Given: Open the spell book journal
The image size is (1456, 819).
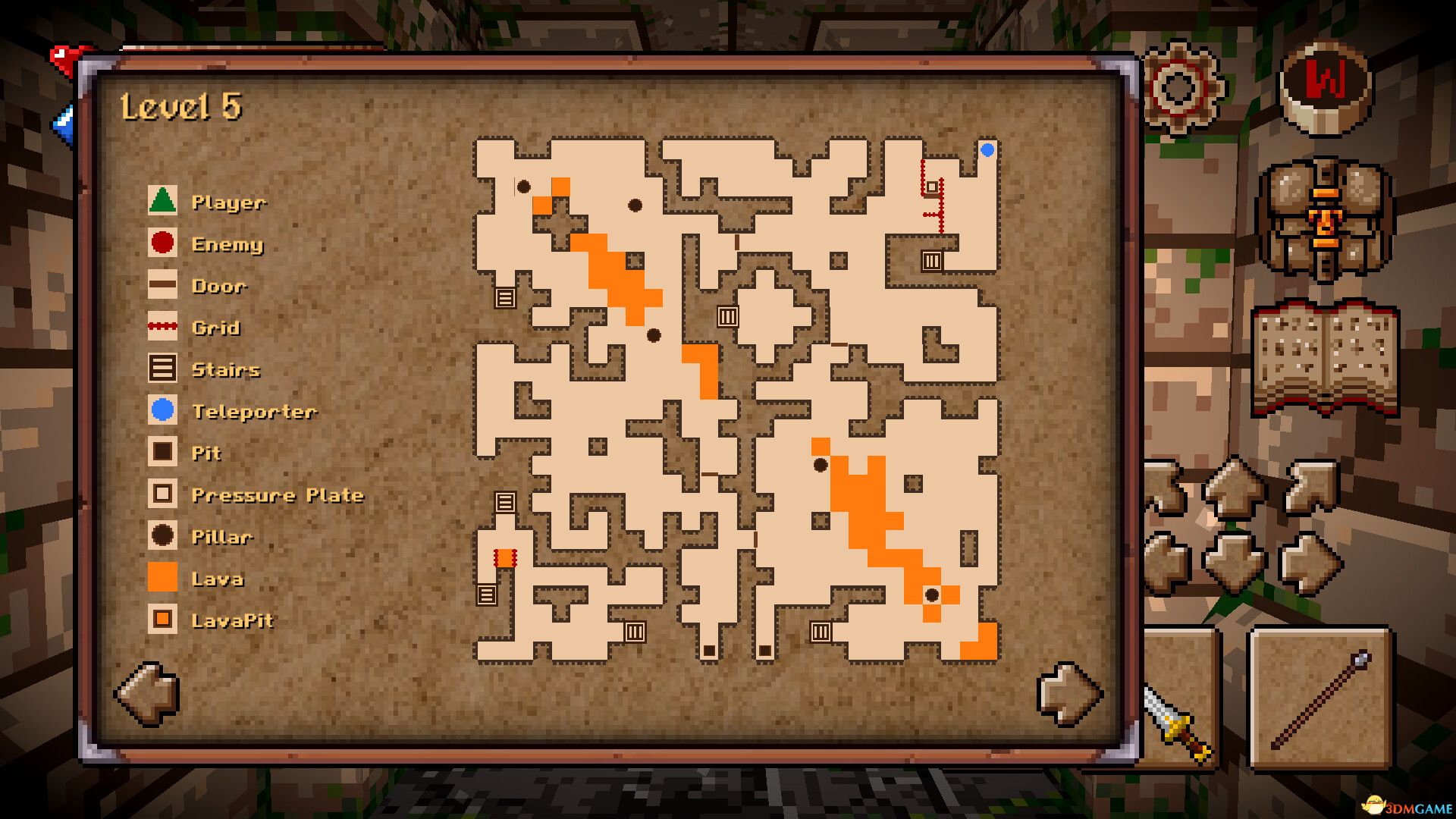Looking at the screenshot, I should (1325, 358).
